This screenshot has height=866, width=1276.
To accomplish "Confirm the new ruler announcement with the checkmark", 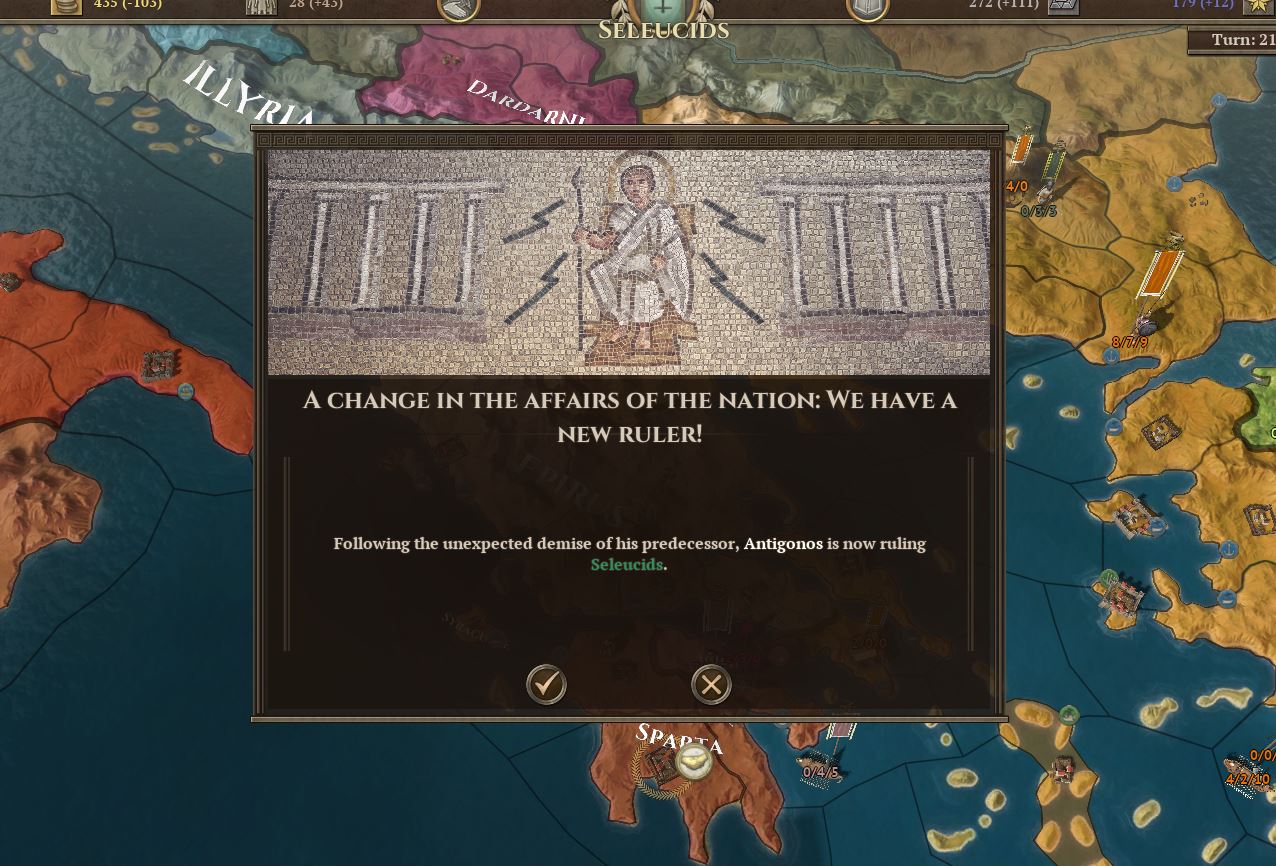I will [x=546, y=684].
